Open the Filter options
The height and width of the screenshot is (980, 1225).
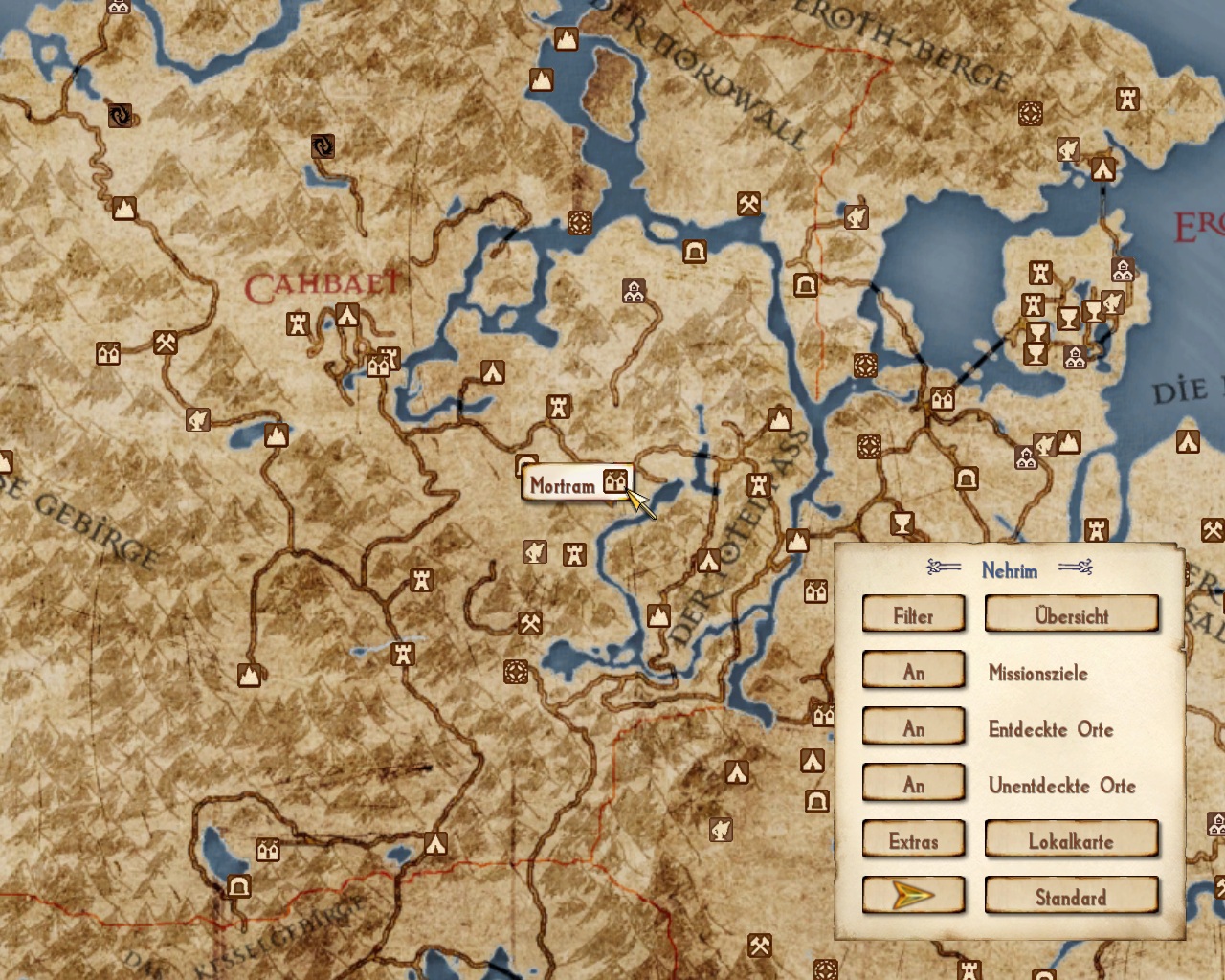tap(913, 614)
